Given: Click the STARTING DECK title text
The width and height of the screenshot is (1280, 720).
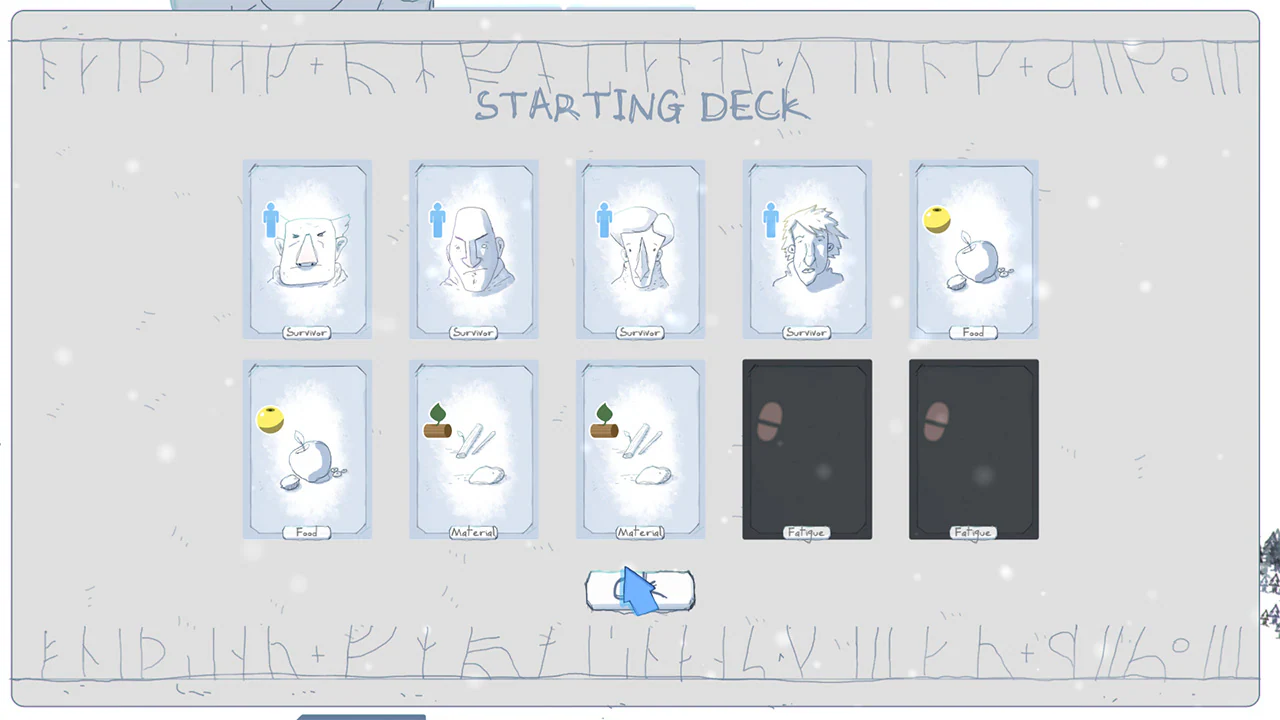Looking at the screenshot, I should [x=640, y=106].
